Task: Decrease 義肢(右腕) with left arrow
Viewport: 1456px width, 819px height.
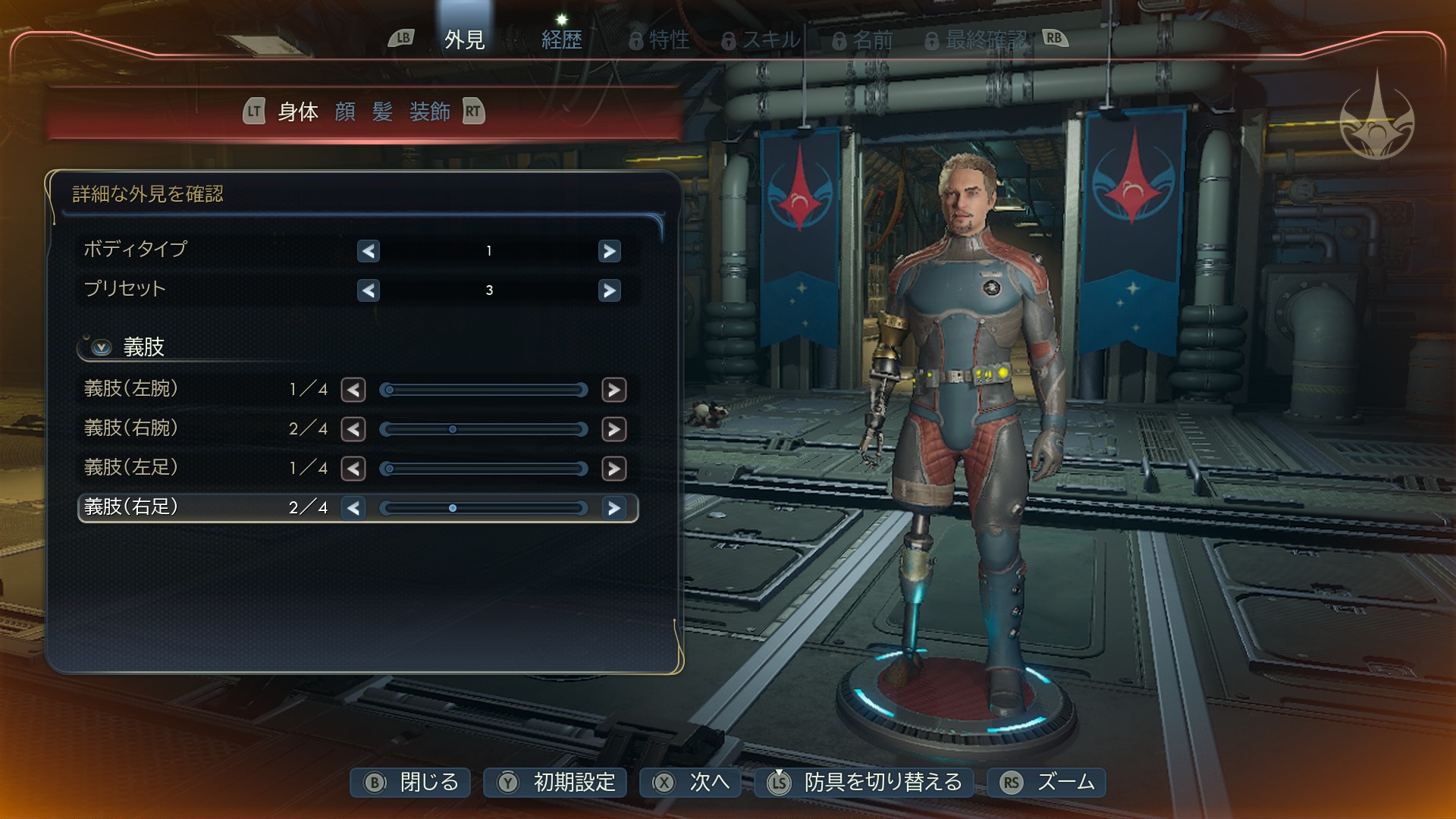Action: tap(353, 429)
